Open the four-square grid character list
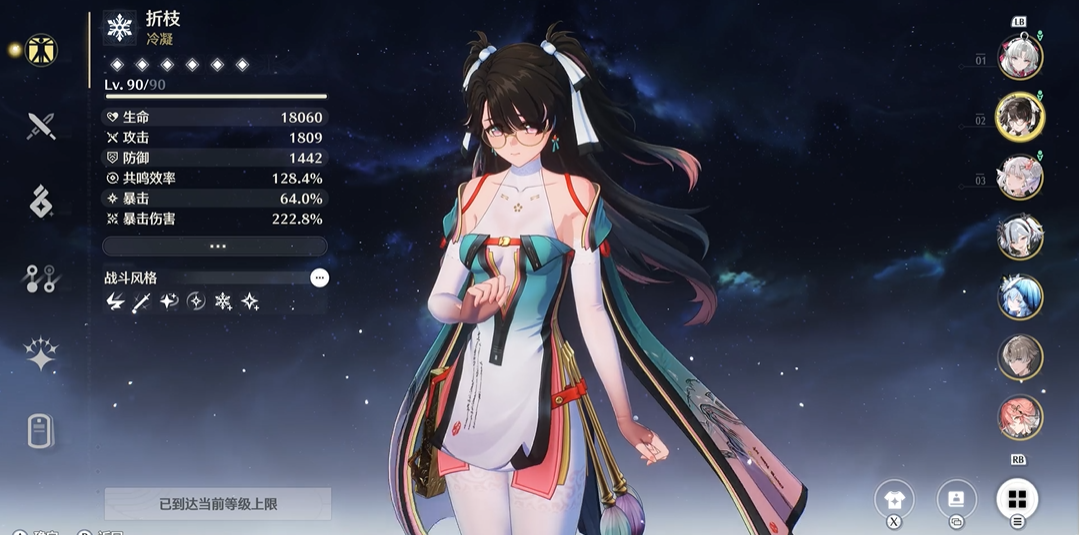The image size is (1079, 535). [1017, 499]
